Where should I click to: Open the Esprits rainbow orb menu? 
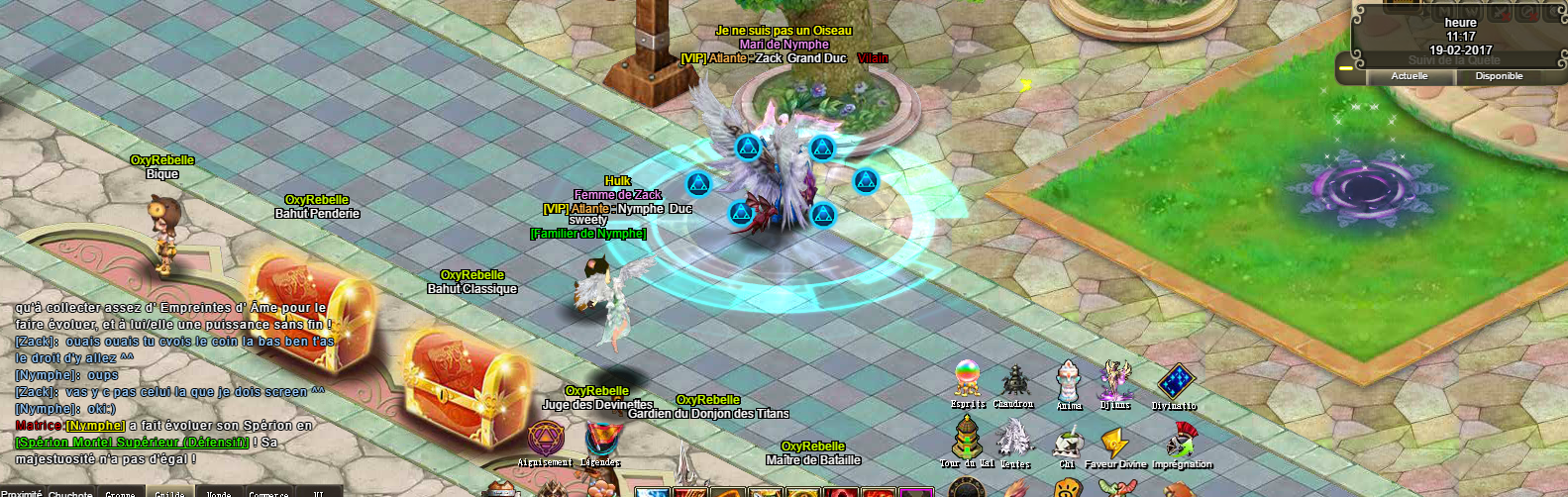tap(968, 380)
